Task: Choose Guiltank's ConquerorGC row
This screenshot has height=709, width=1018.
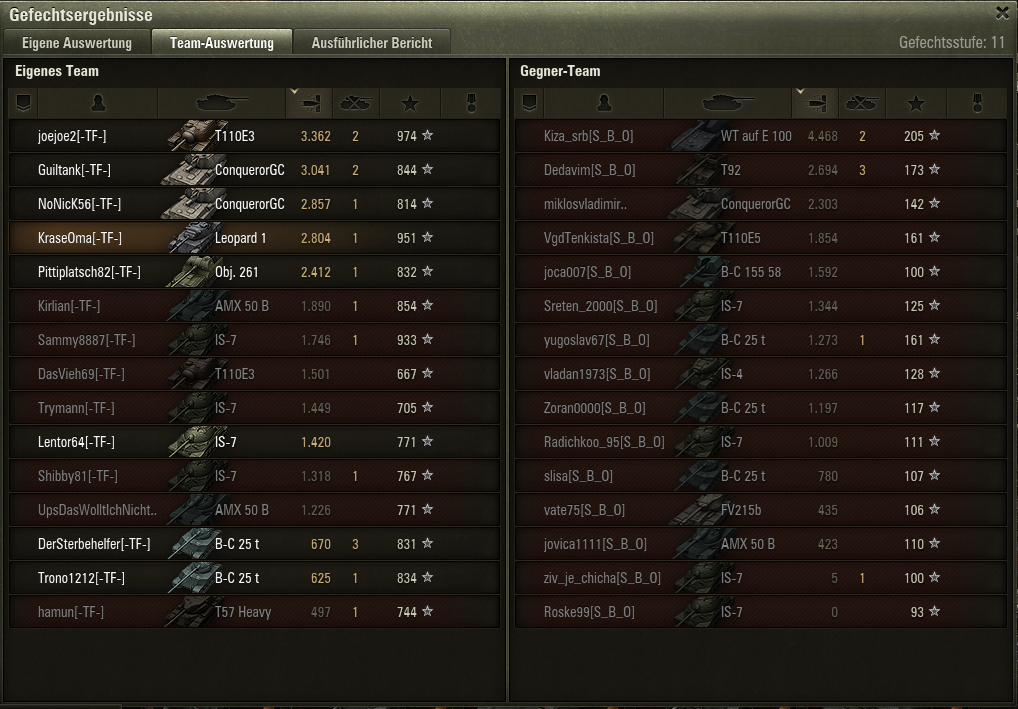Action: click(x=254, y=170)
